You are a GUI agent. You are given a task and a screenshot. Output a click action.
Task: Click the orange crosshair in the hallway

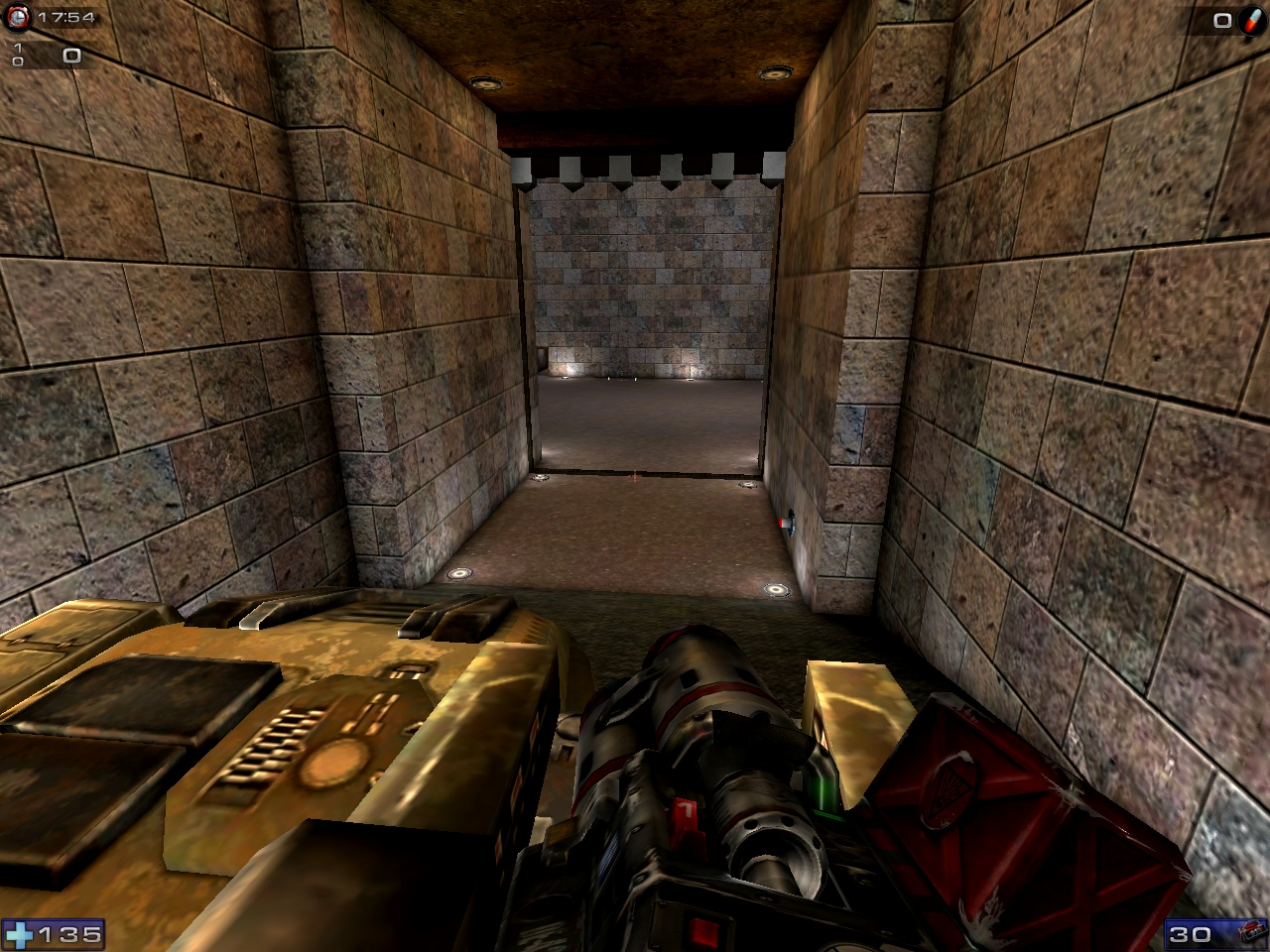point(633,475)
